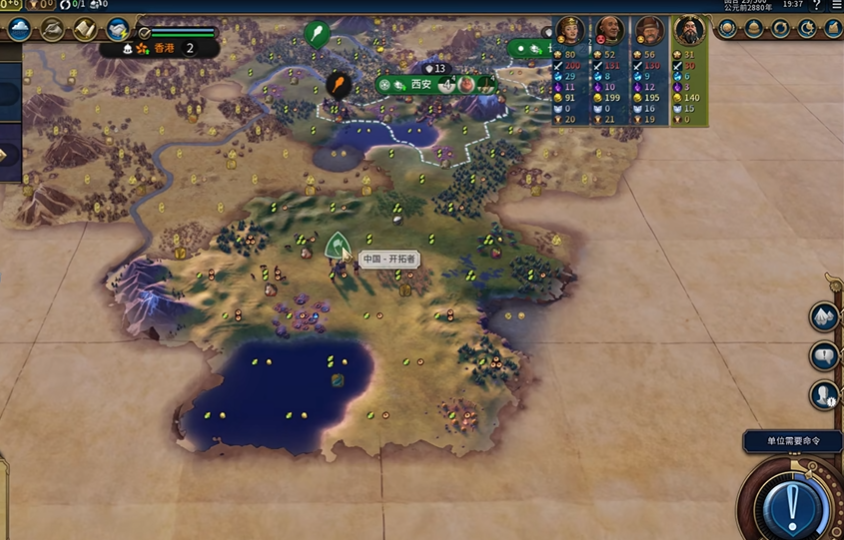
Task: Open the domed building report button
Action: [x=754, y=29]
